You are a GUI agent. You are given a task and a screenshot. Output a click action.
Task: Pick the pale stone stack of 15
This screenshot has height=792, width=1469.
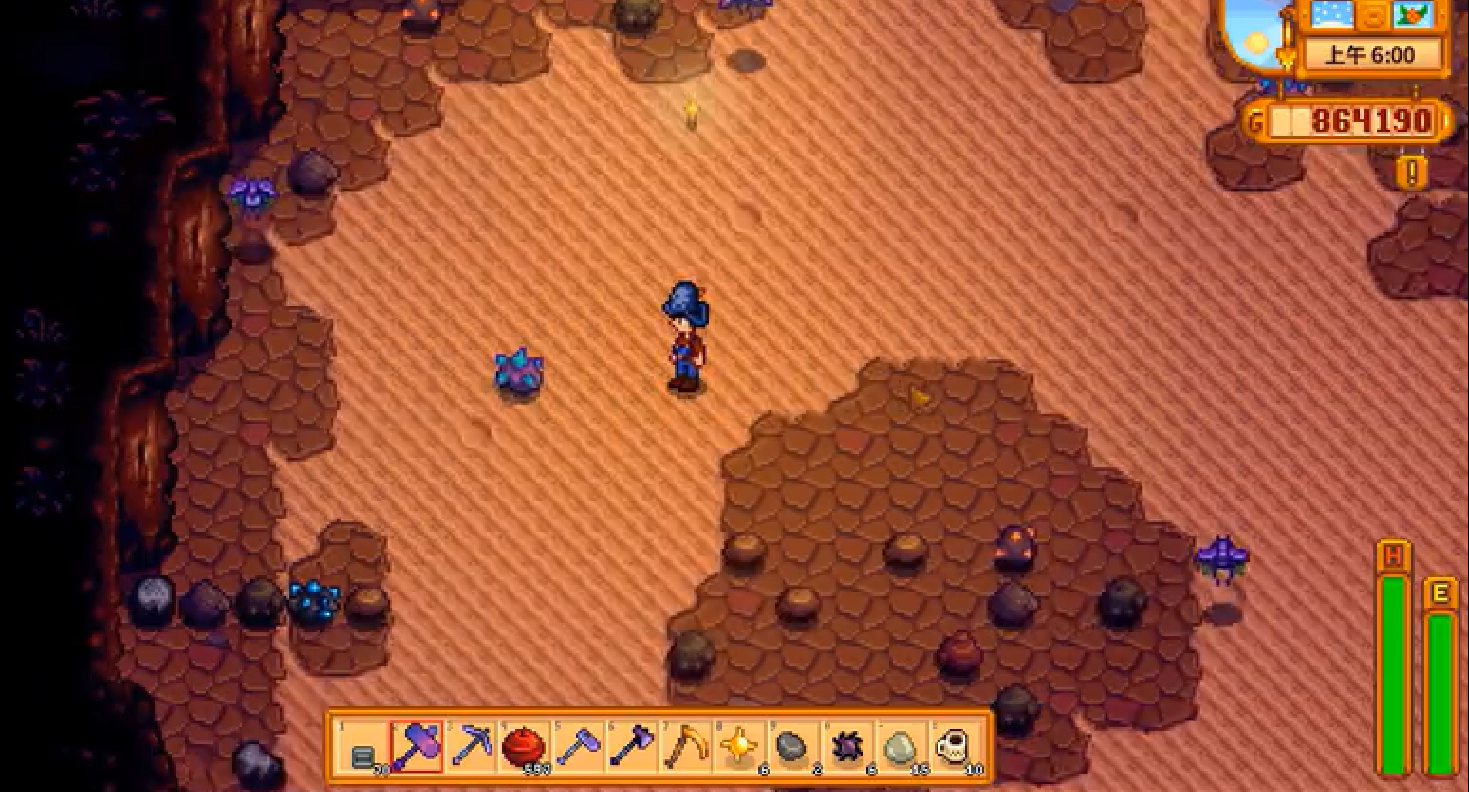(902, 746)
